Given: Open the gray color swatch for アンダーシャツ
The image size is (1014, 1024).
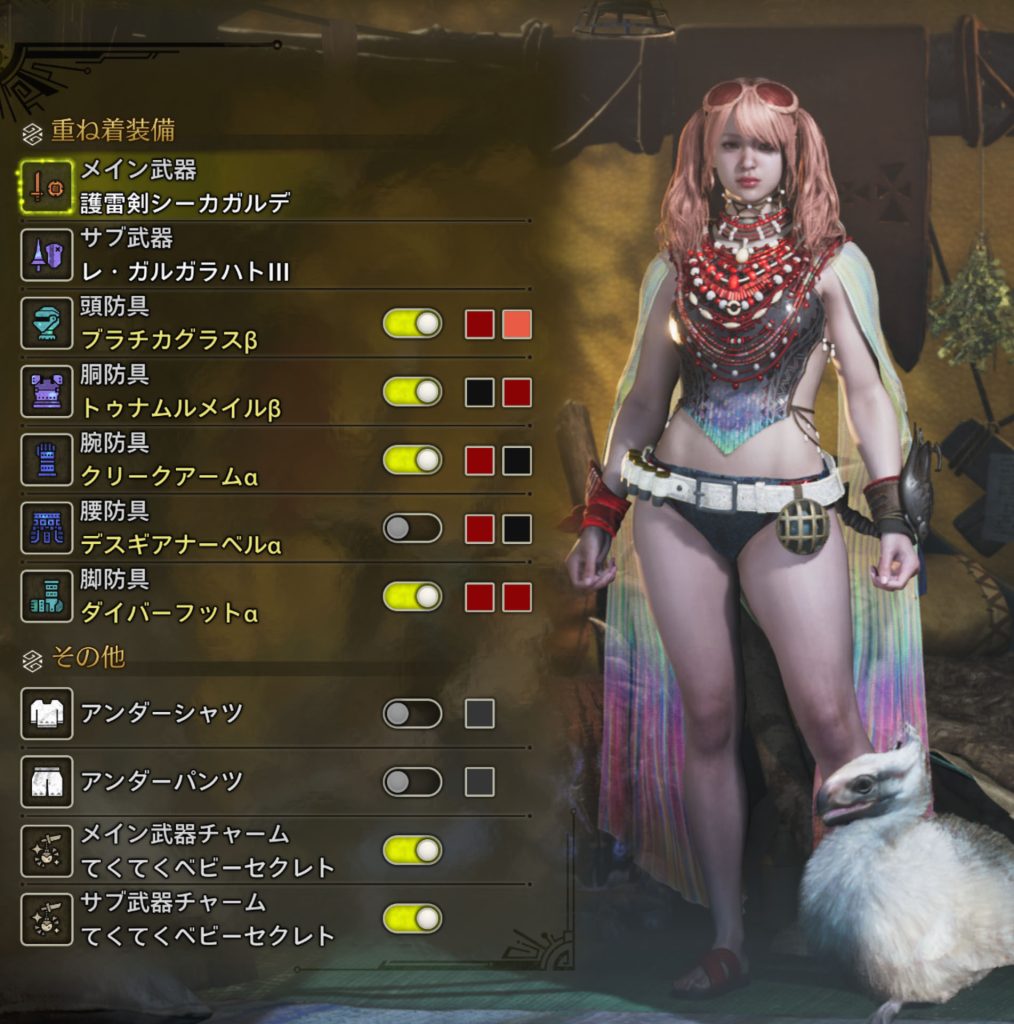Looking at the screenshot, I should click(480, 714).
